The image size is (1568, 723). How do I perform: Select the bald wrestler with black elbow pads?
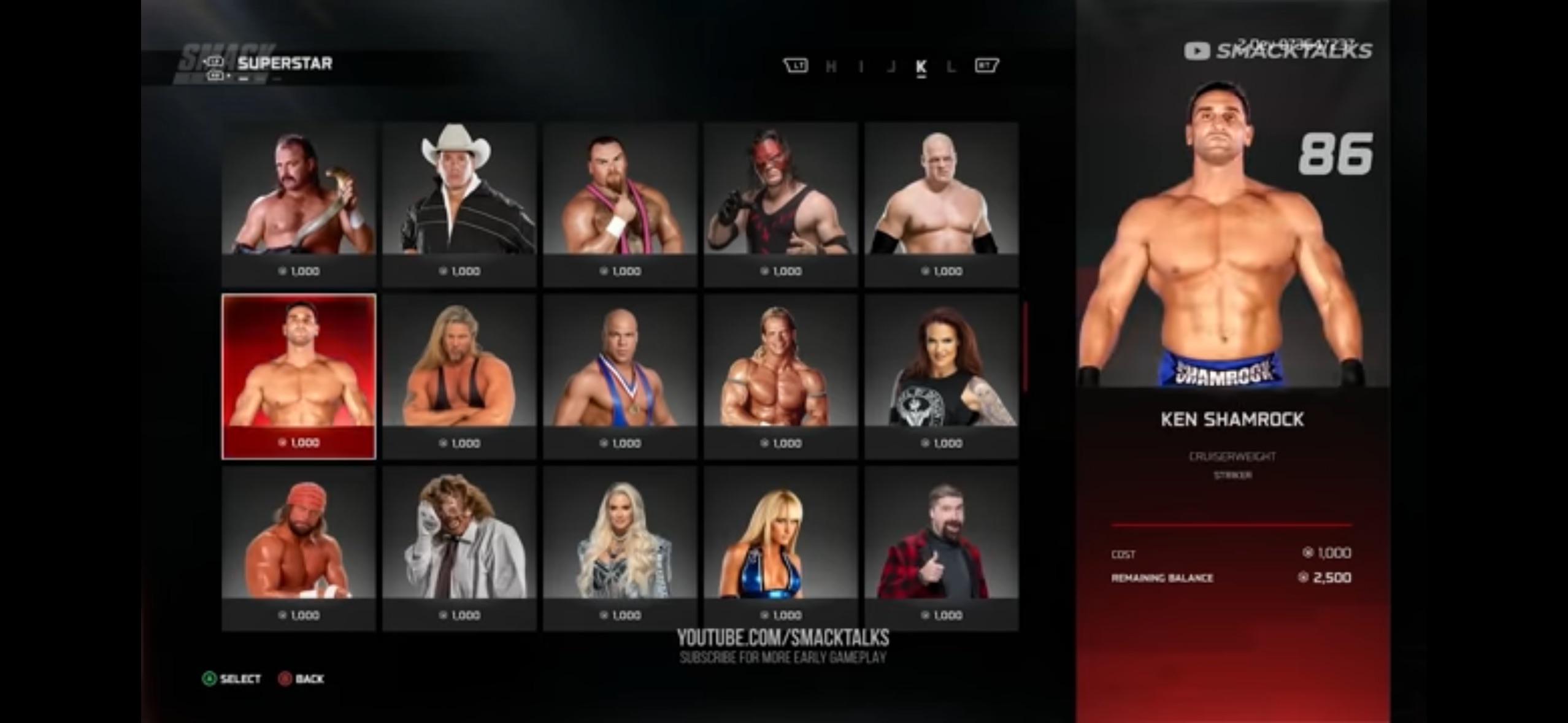point(942,204)
